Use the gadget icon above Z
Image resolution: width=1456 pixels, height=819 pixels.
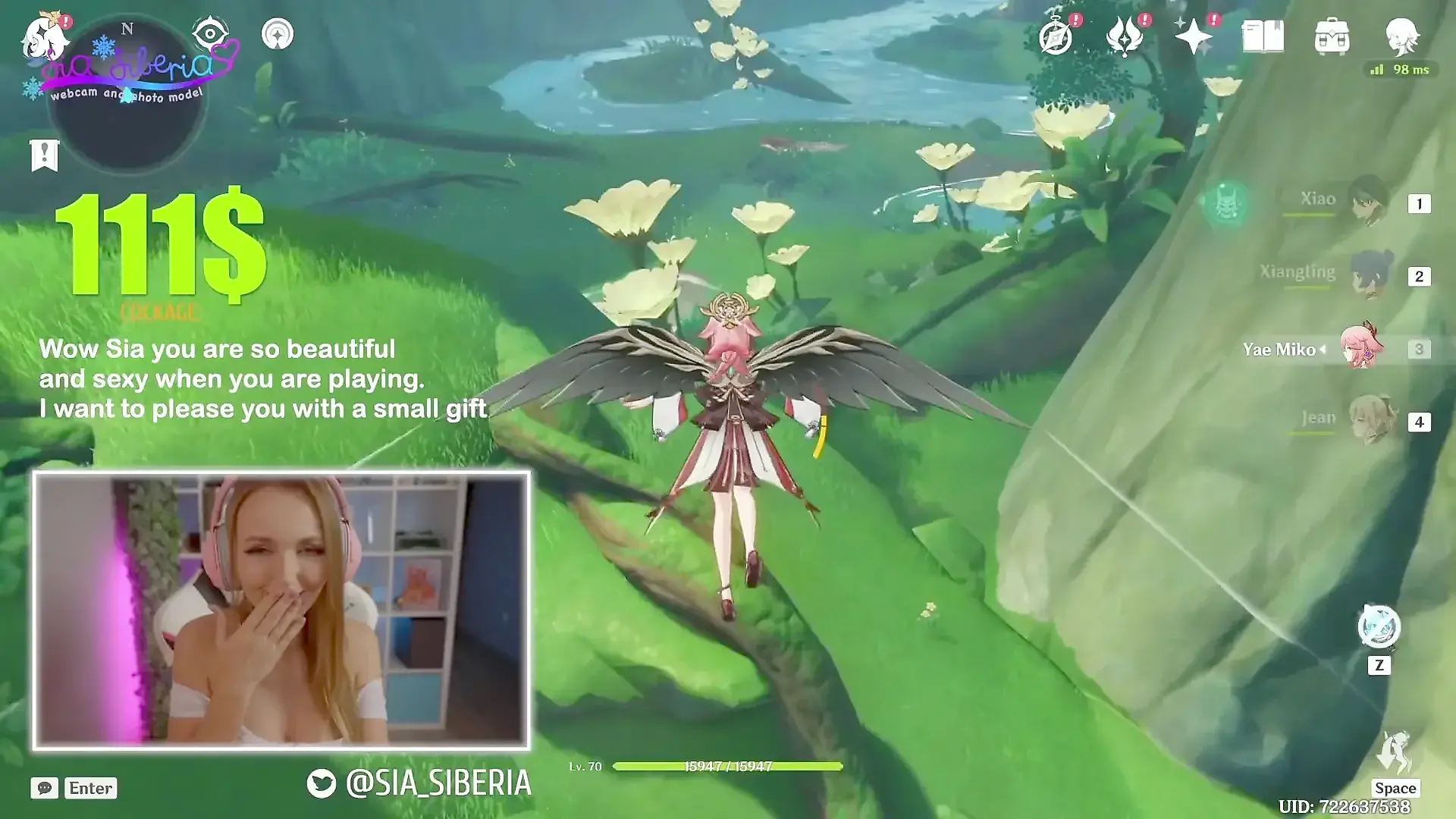[1379, 627]
